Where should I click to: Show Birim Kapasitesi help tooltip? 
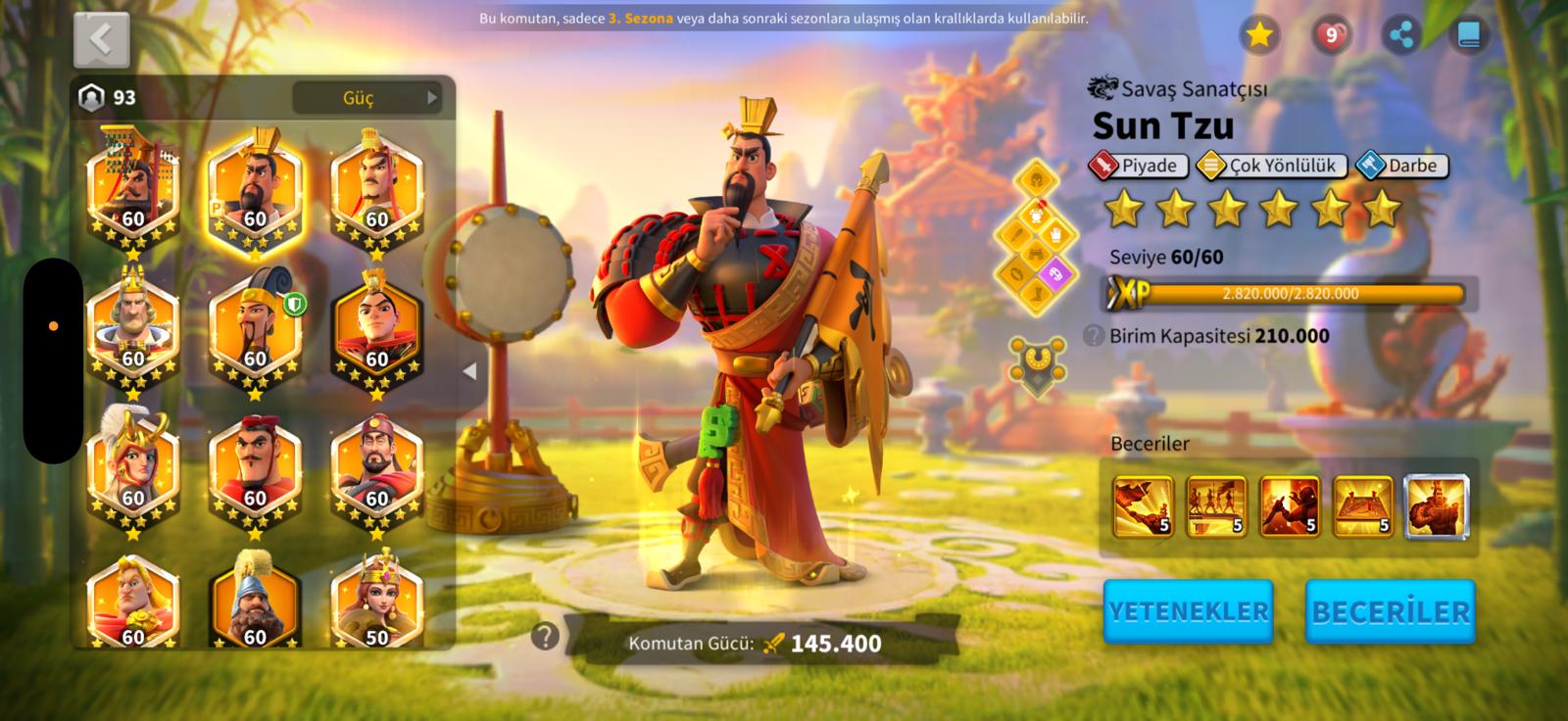1094,336
